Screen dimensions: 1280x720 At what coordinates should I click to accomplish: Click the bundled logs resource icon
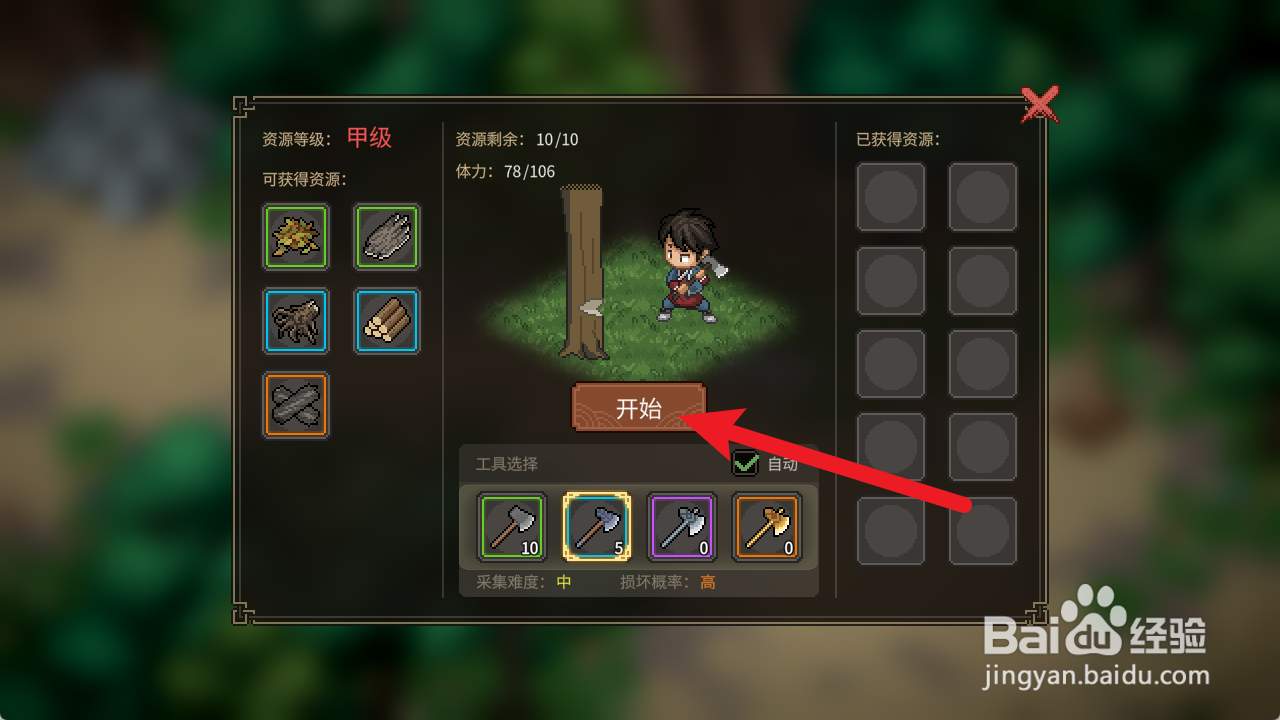coord(386,321)
